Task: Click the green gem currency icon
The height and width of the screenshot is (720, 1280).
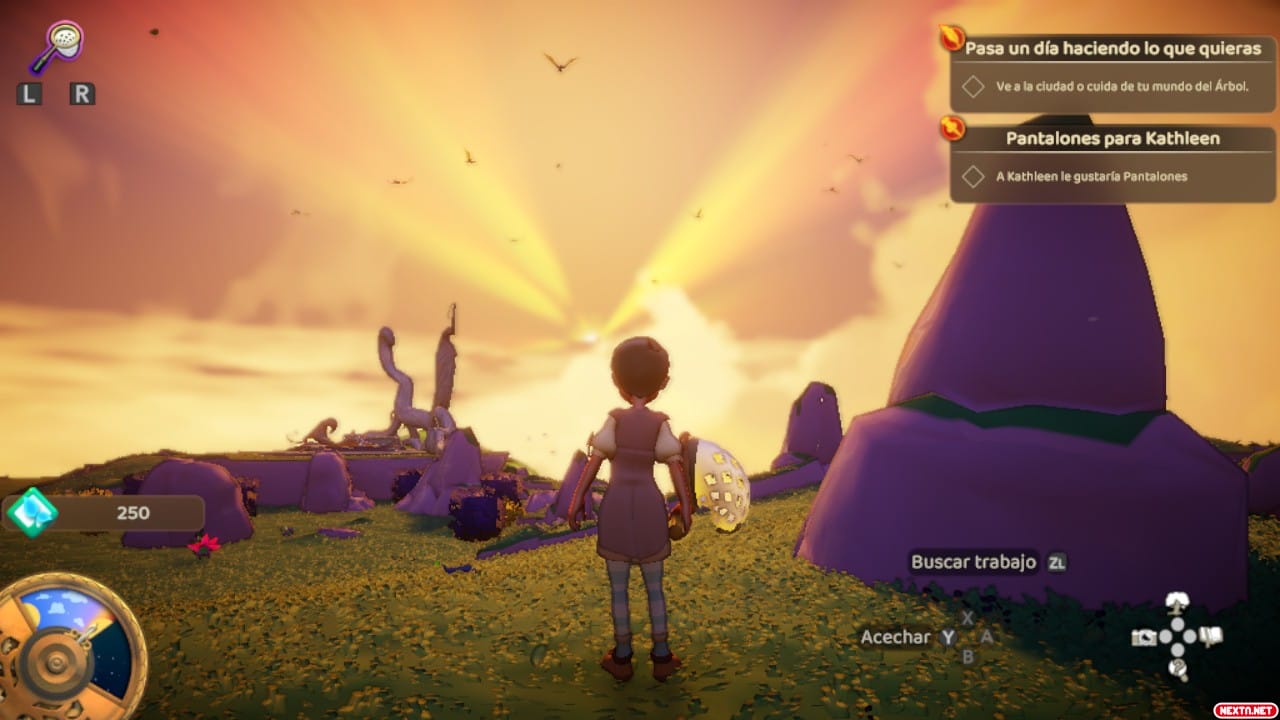Action: click(32, 513)
